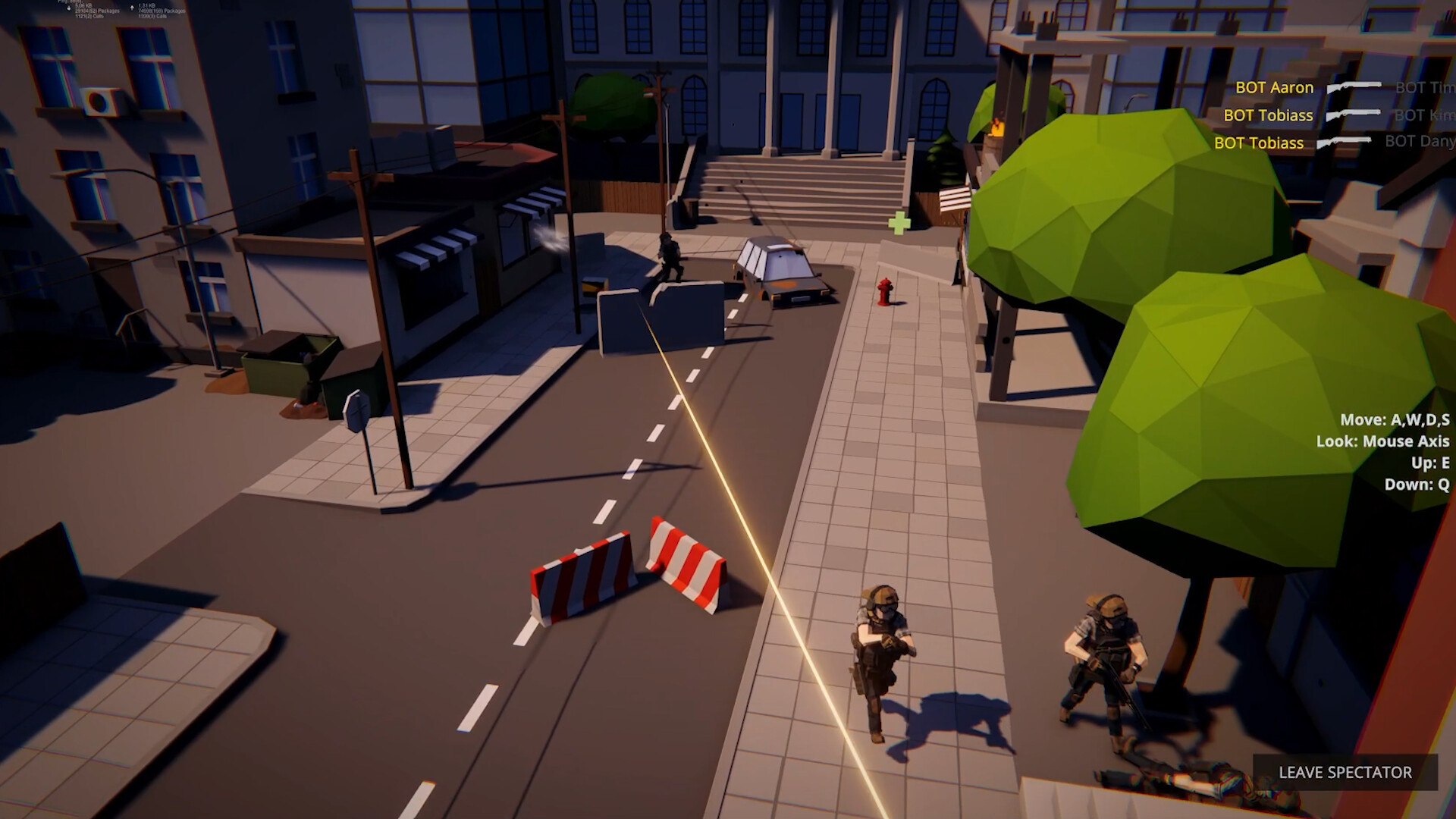This screenshot has width=1456, height=819.
Task: Click the Packages counter under the download arrow
Action: pyautogui.click(x=97, y=11)
